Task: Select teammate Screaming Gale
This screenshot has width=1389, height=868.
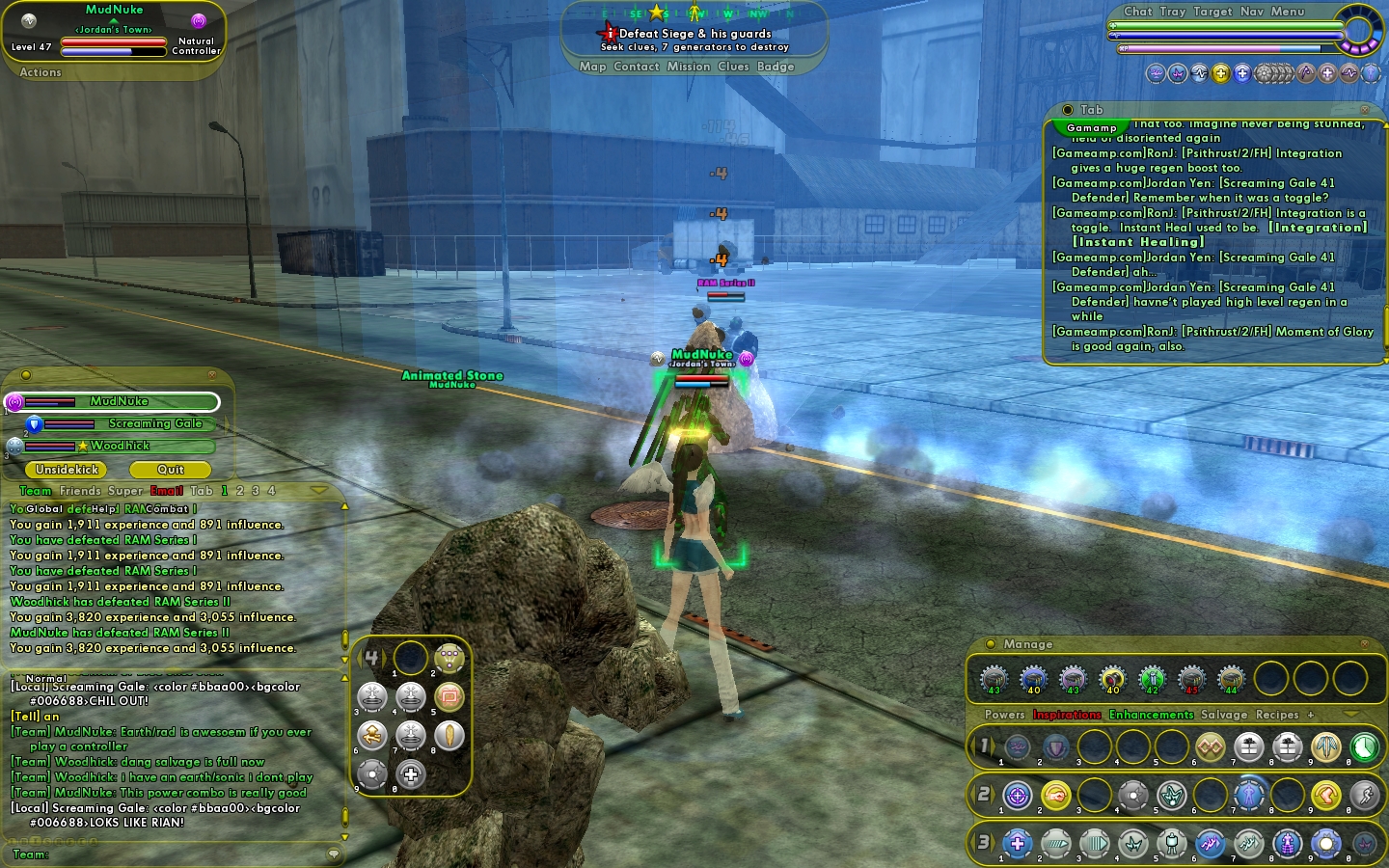Action: pos(154,423)
